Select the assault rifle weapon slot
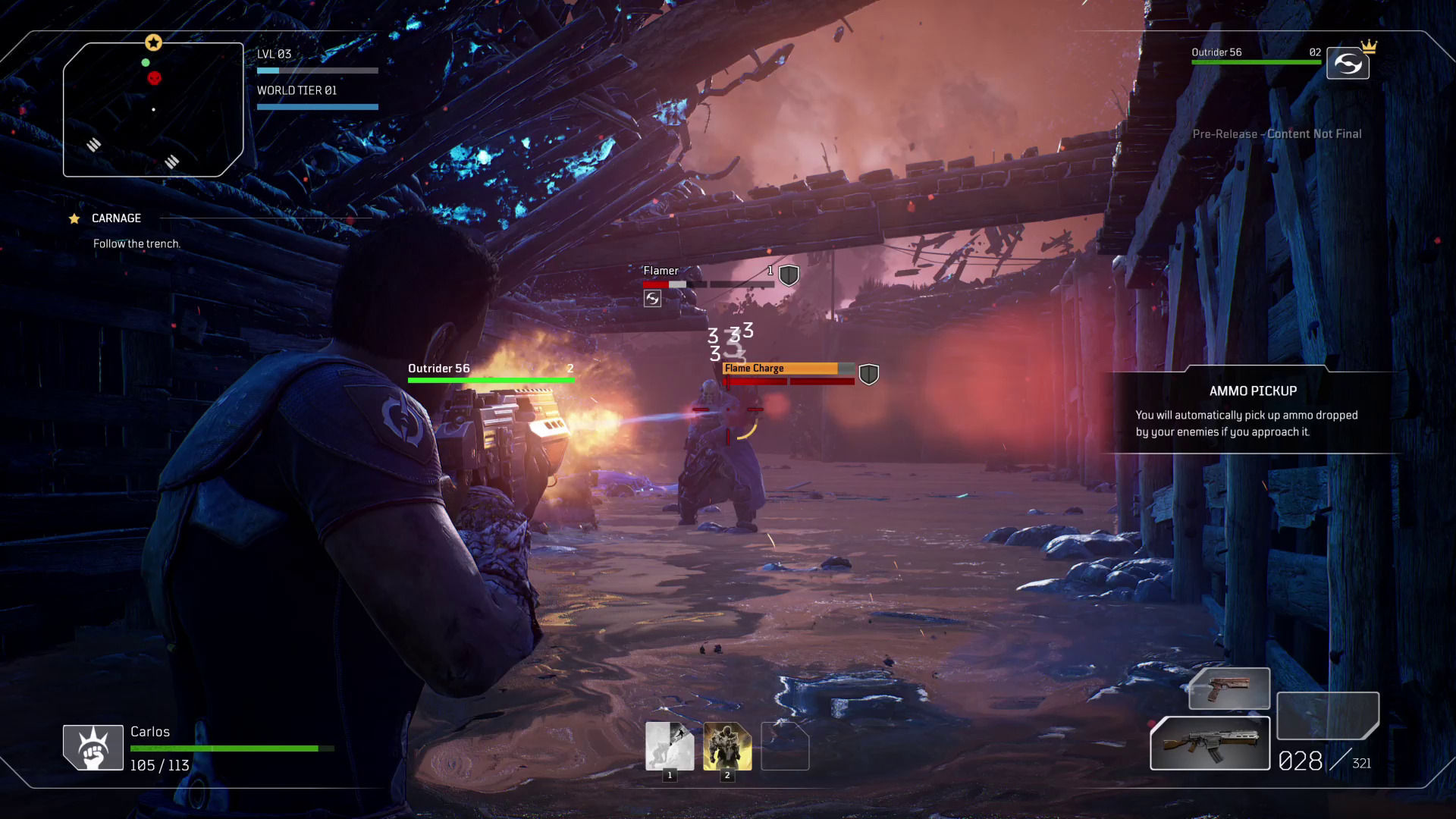 1210,743
